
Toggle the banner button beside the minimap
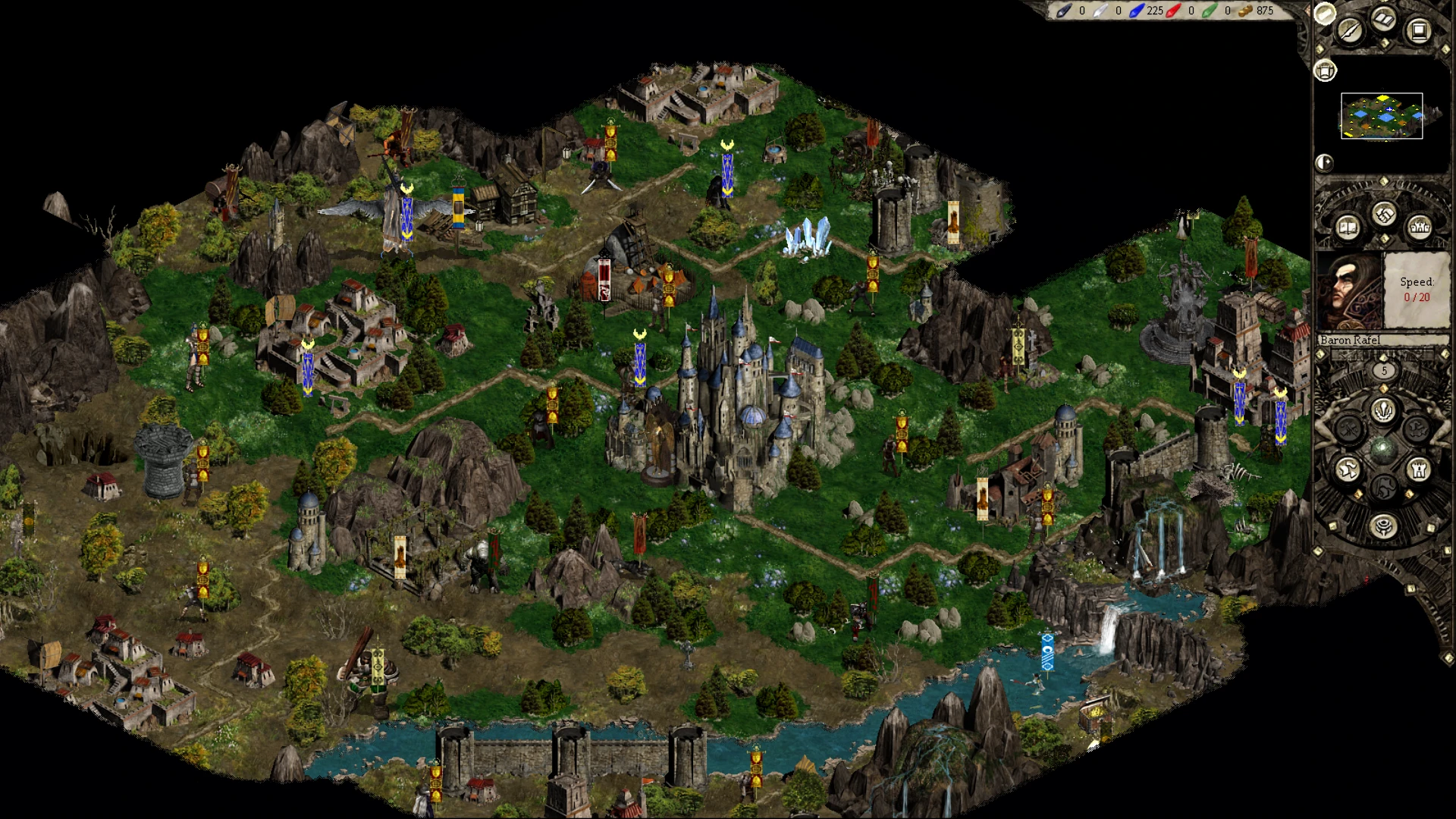click(x=1325, y=71)
